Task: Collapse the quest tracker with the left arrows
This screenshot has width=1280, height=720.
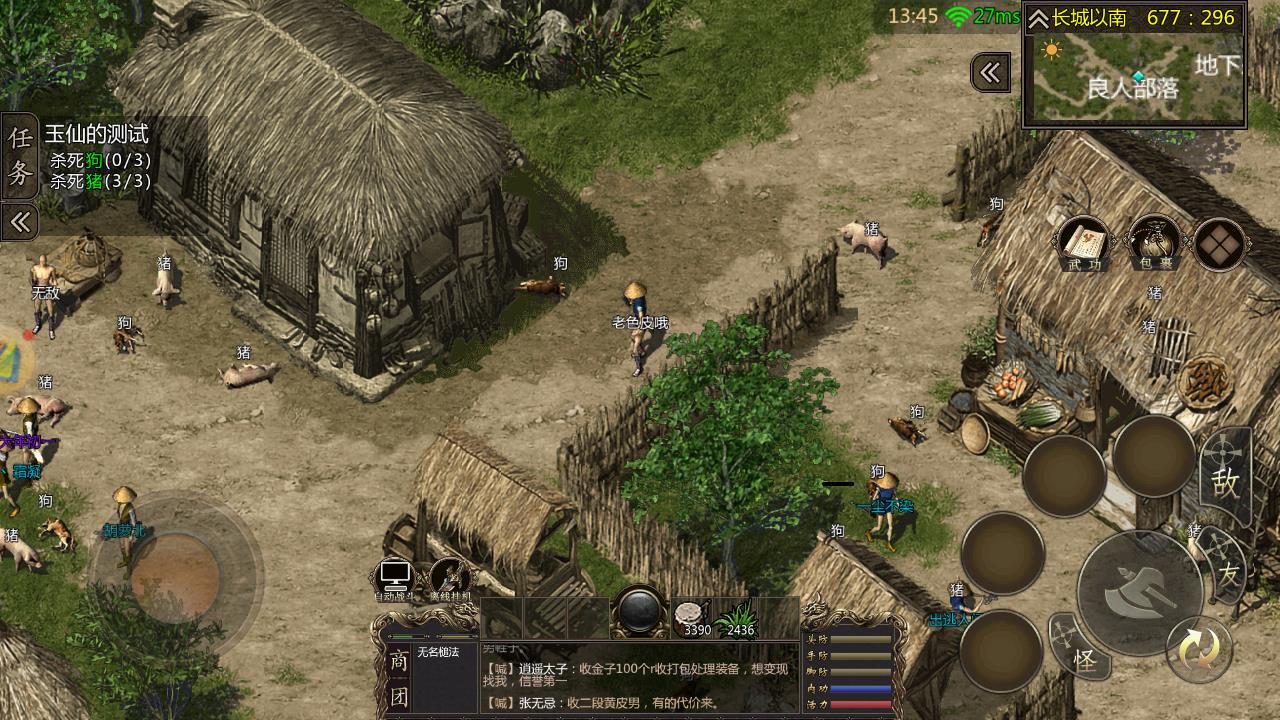Action: point(19,221)
